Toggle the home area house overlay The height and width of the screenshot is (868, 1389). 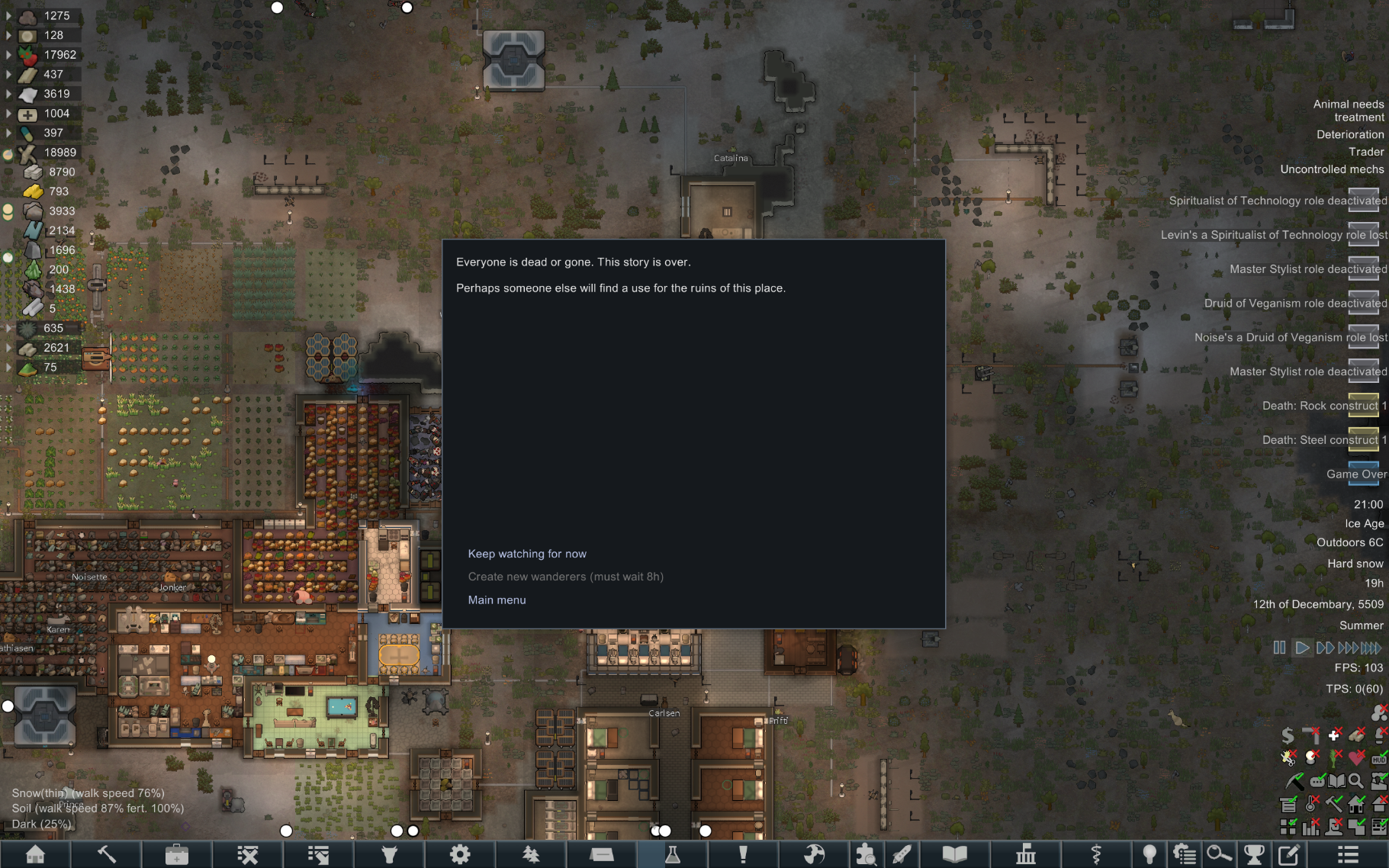tap(1356, 804)
